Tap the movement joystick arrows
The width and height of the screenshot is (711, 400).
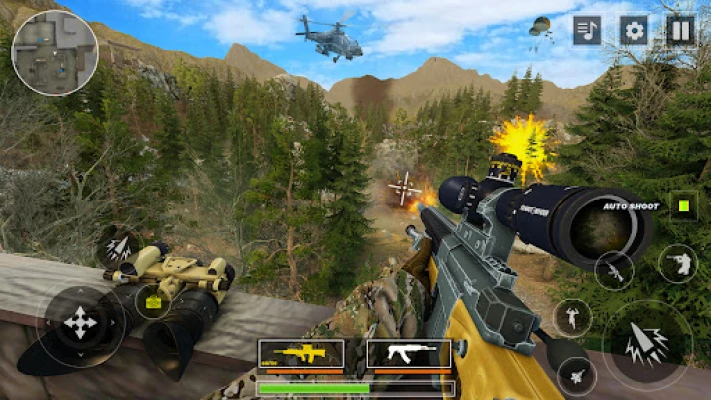80,324
